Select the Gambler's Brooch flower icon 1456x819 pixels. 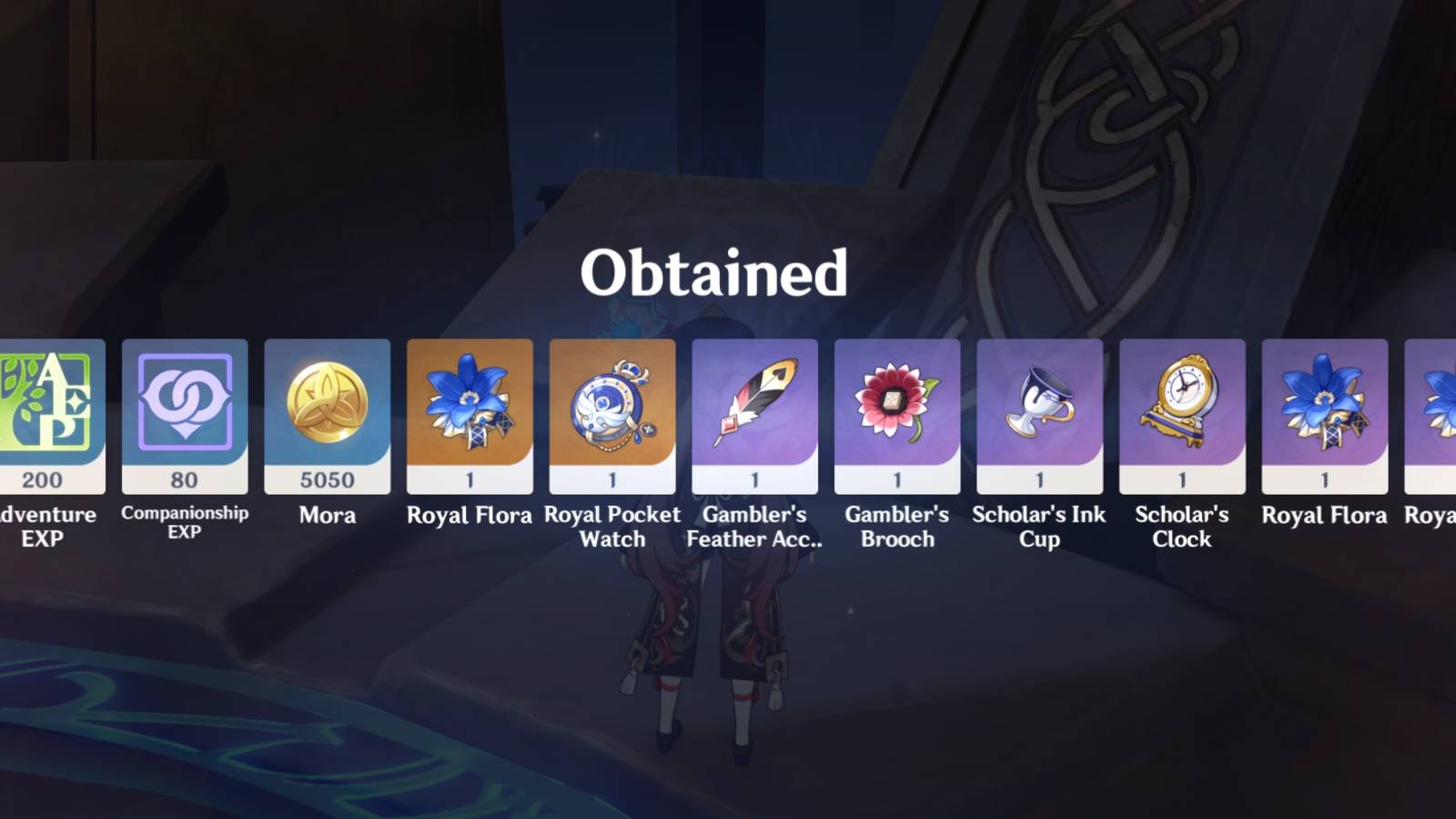(896, 405)
